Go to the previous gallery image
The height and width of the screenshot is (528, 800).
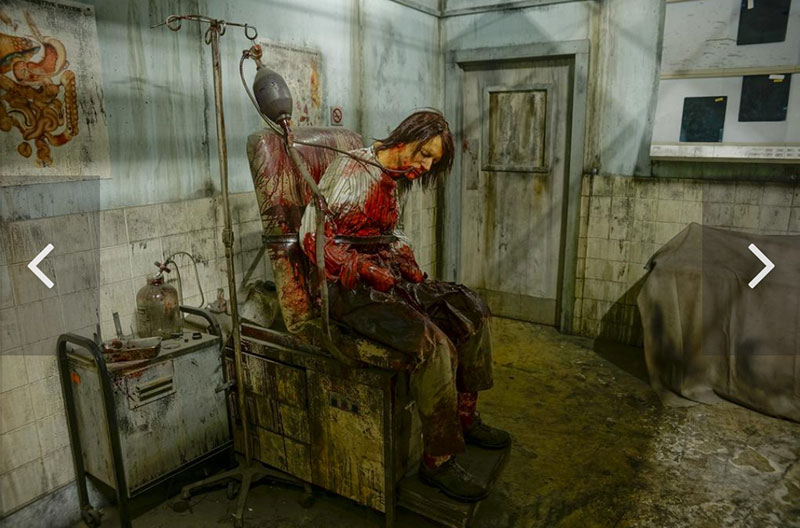point(41,266)
